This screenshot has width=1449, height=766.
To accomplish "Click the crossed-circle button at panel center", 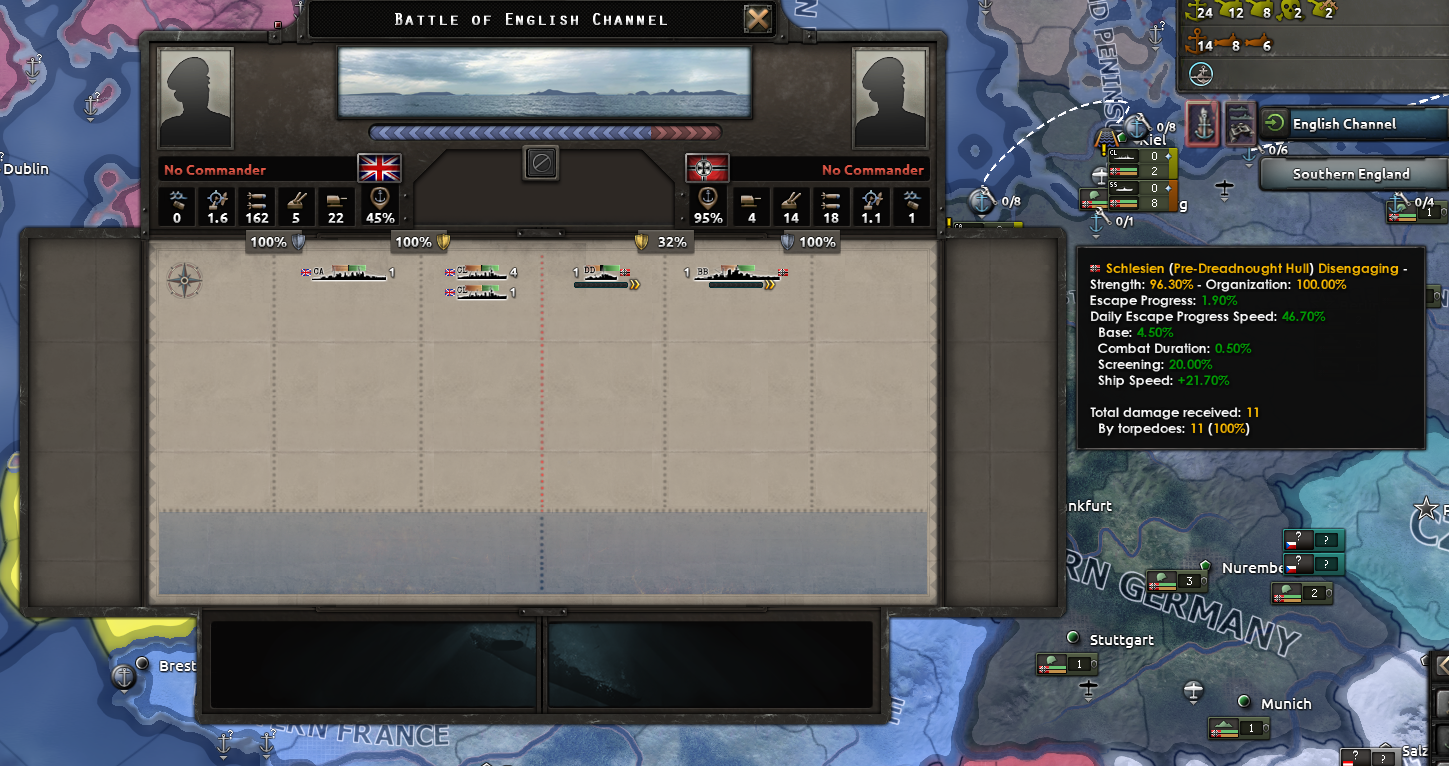I will 541,163.
